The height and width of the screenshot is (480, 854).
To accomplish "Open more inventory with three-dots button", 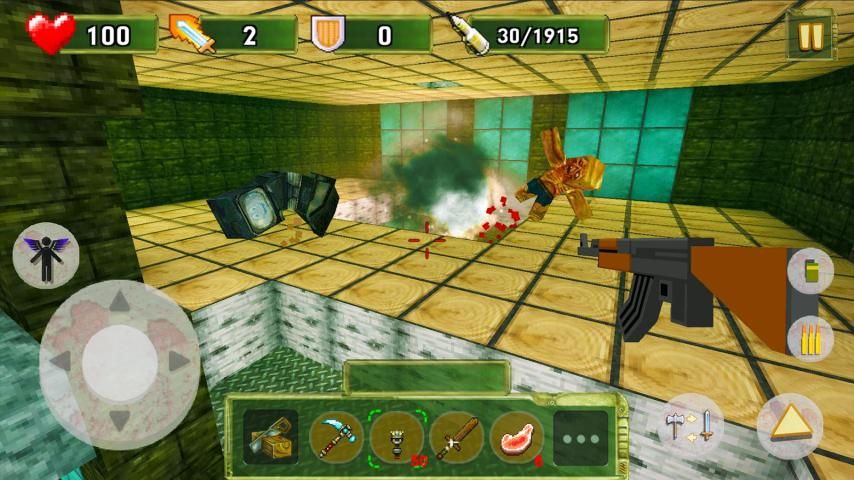I will (581, 438).
